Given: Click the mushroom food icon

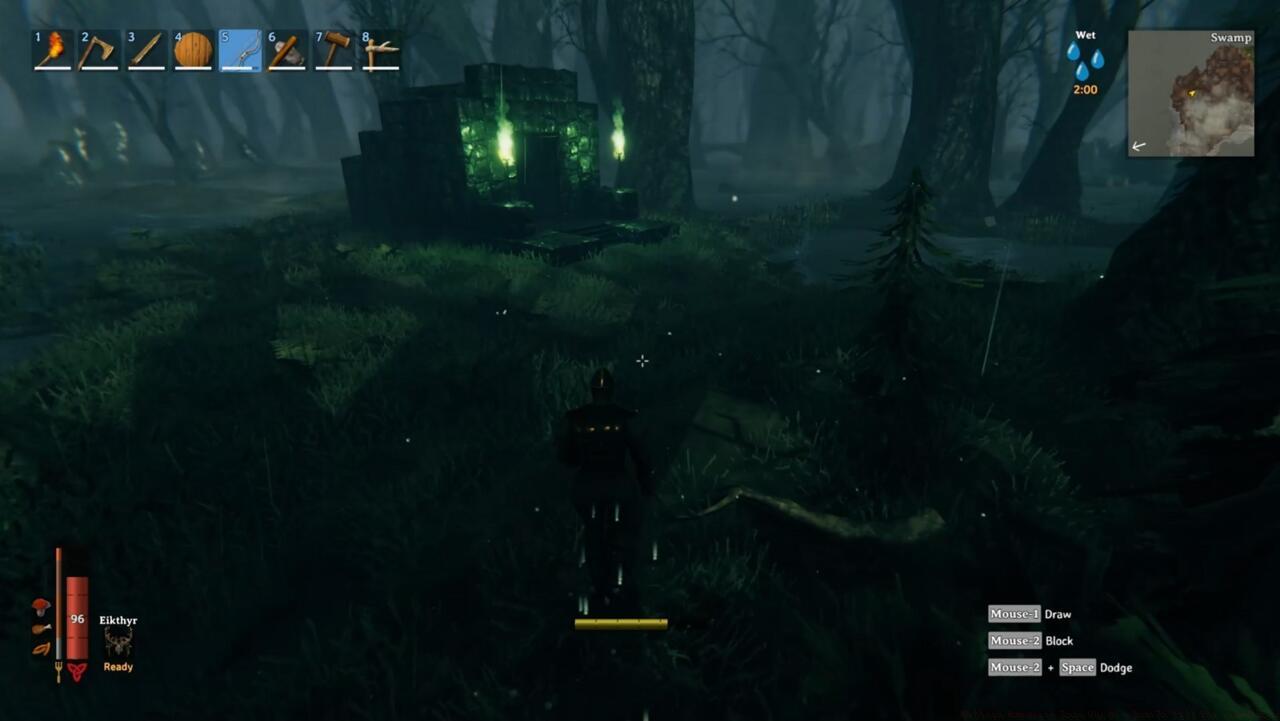Looking at the screenshot, I should point(40,605).
